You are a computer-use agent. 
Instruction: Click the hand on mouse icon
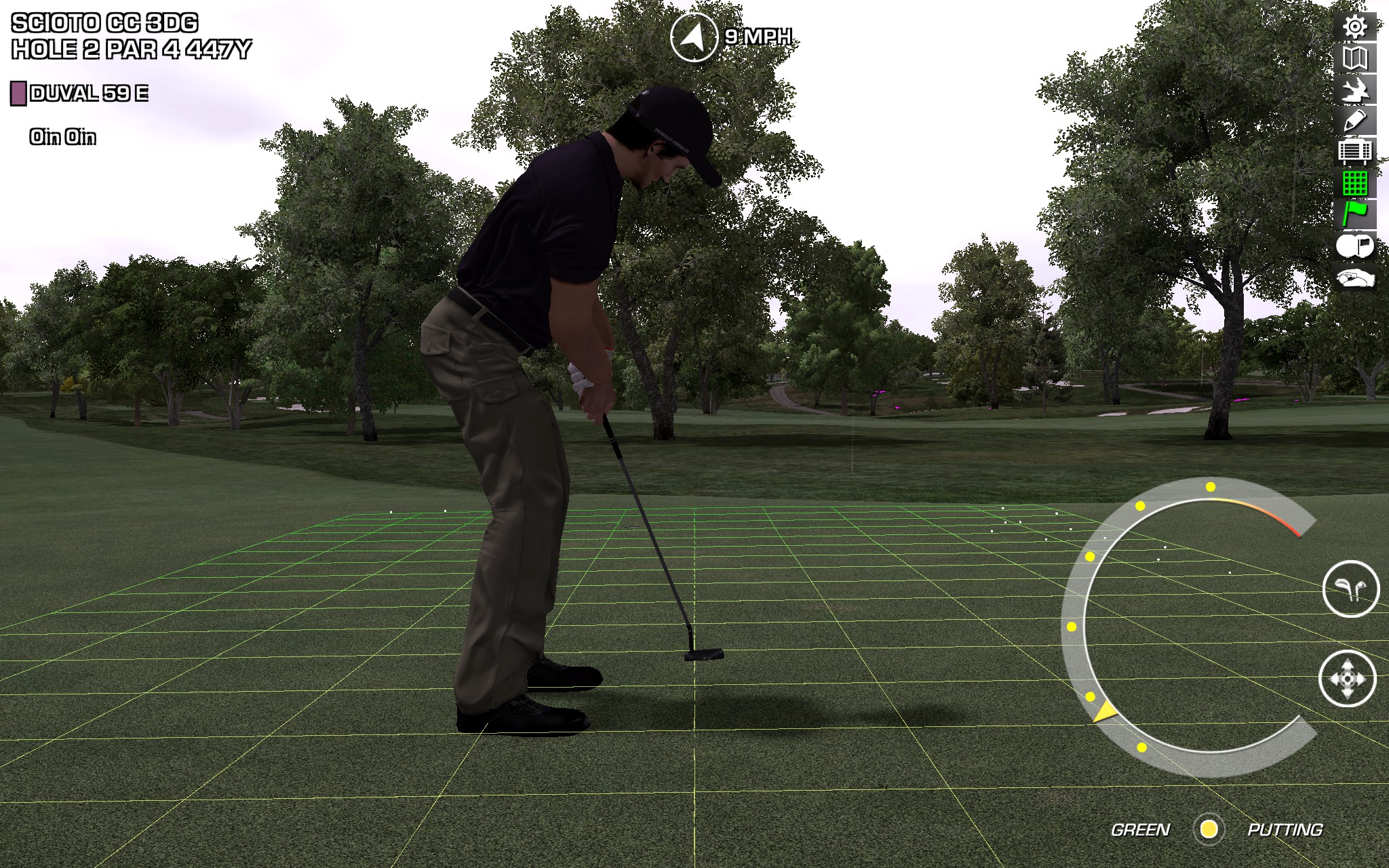tap(1354, 278)
